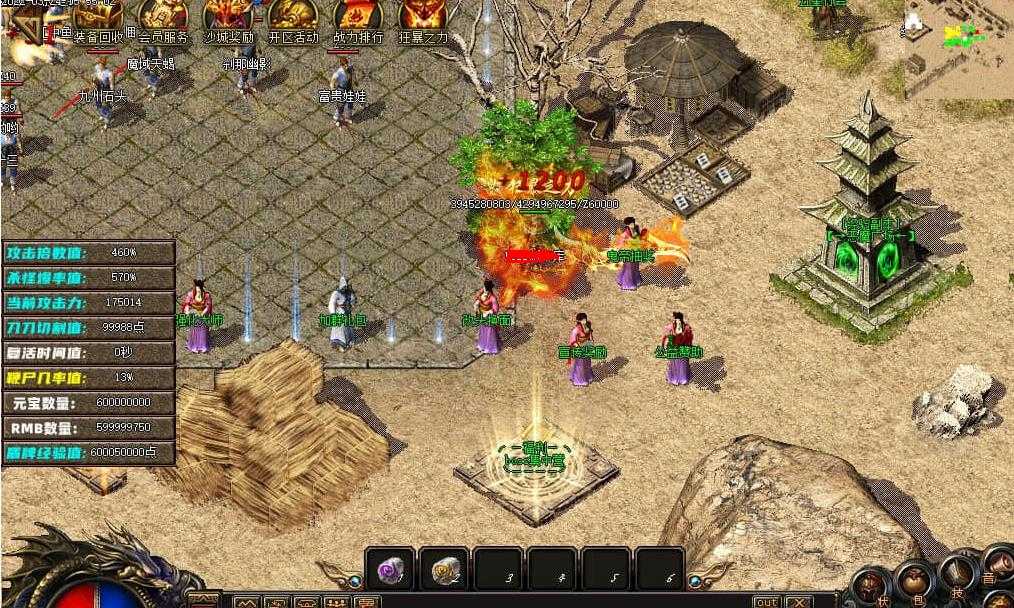Click the X exit button beside 'out'

point(797,601)
